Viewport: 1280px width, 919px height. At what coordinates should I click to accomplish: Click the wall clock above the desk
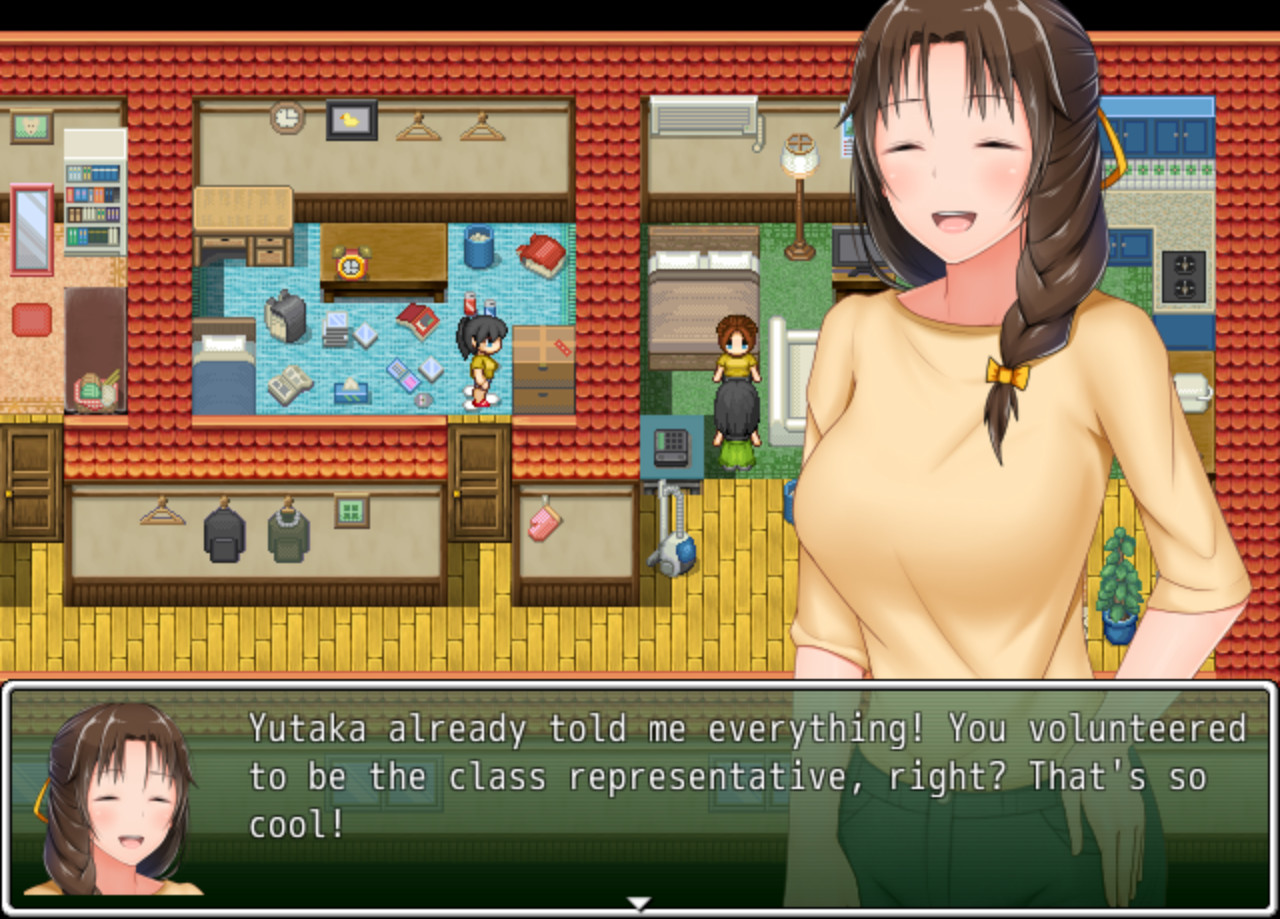[285, 118]
